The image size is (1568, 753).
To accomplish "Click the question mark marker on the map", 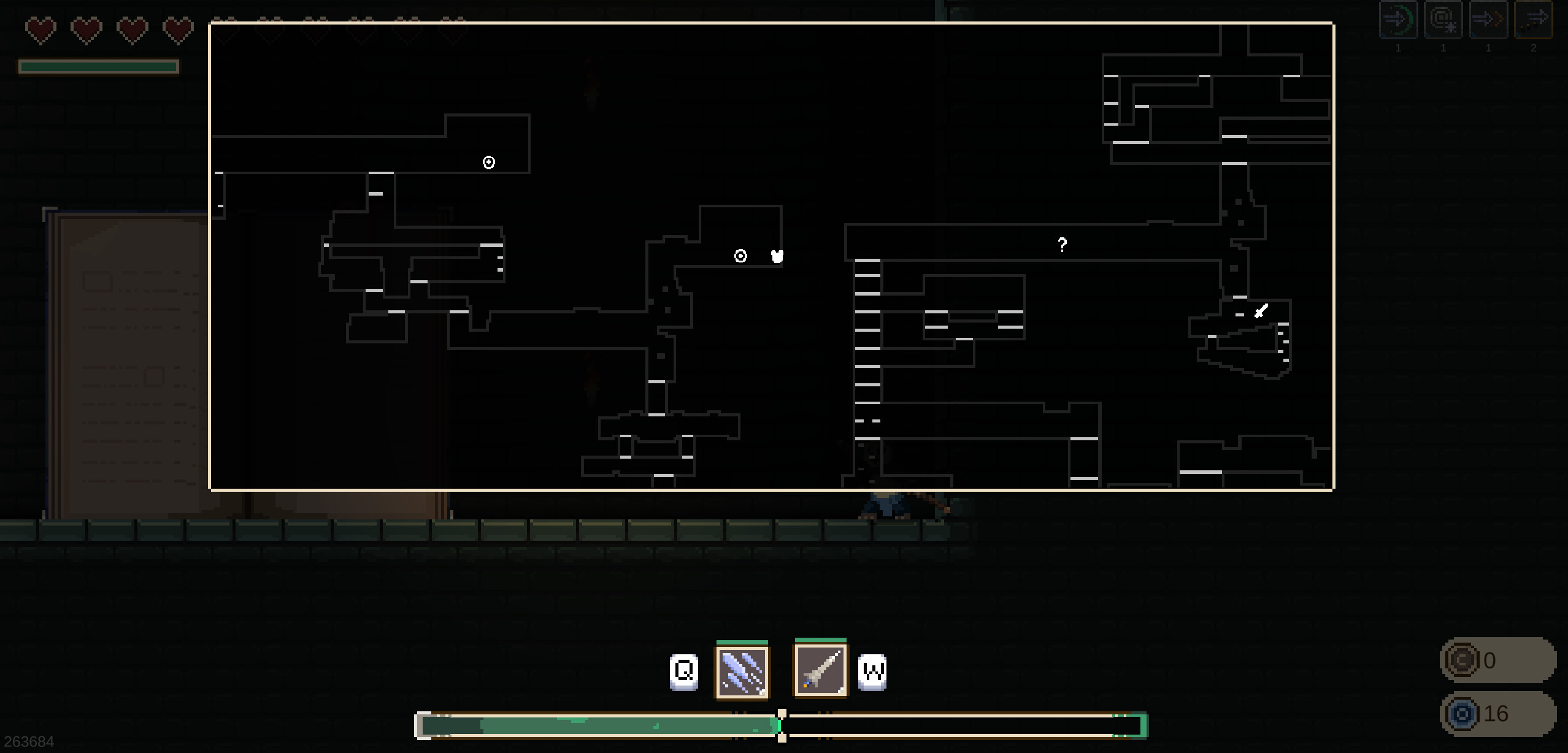I will coord(1063,245).
